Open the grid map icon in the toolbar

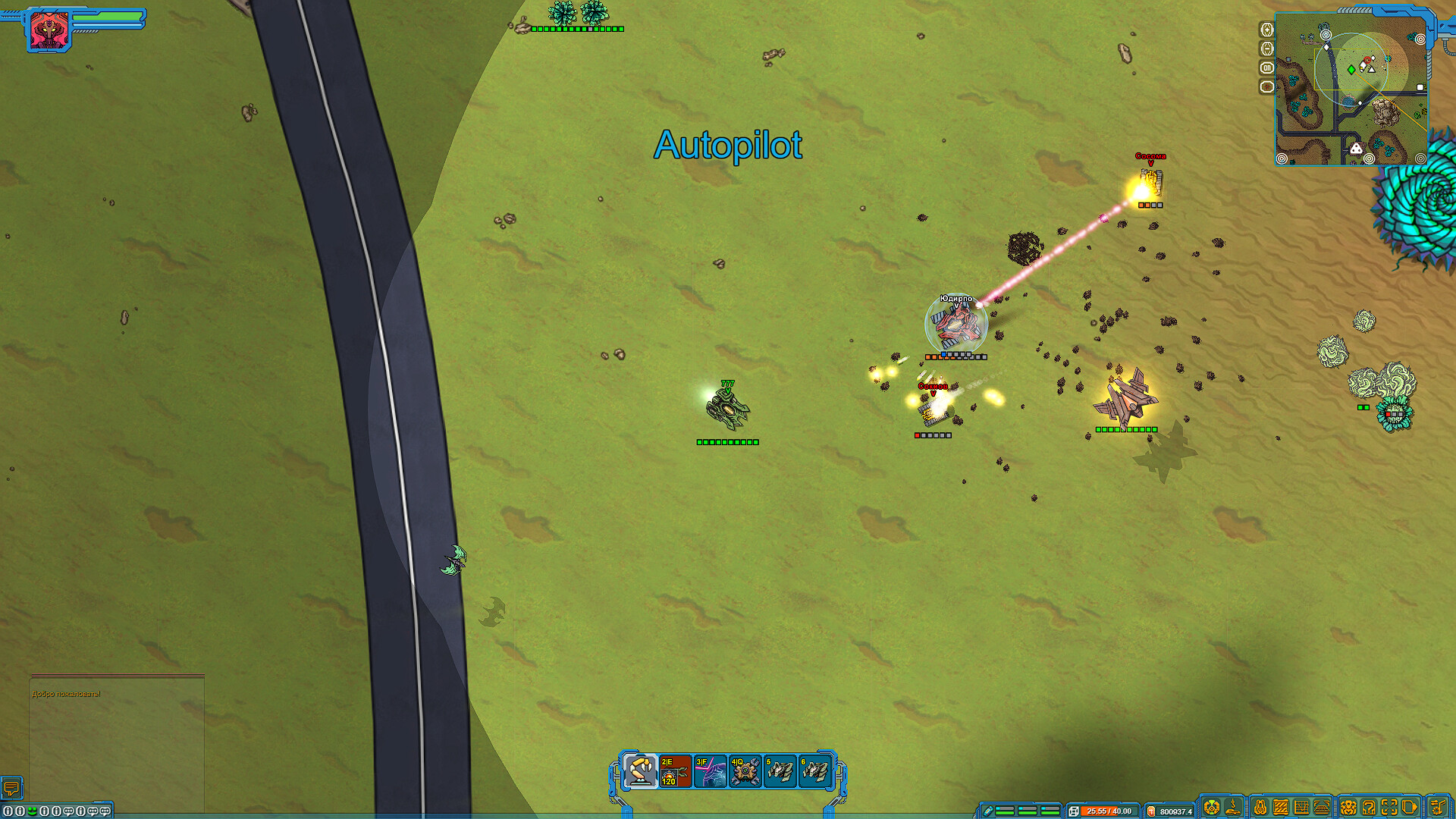pyautogui.click(x=1302, y=806)
